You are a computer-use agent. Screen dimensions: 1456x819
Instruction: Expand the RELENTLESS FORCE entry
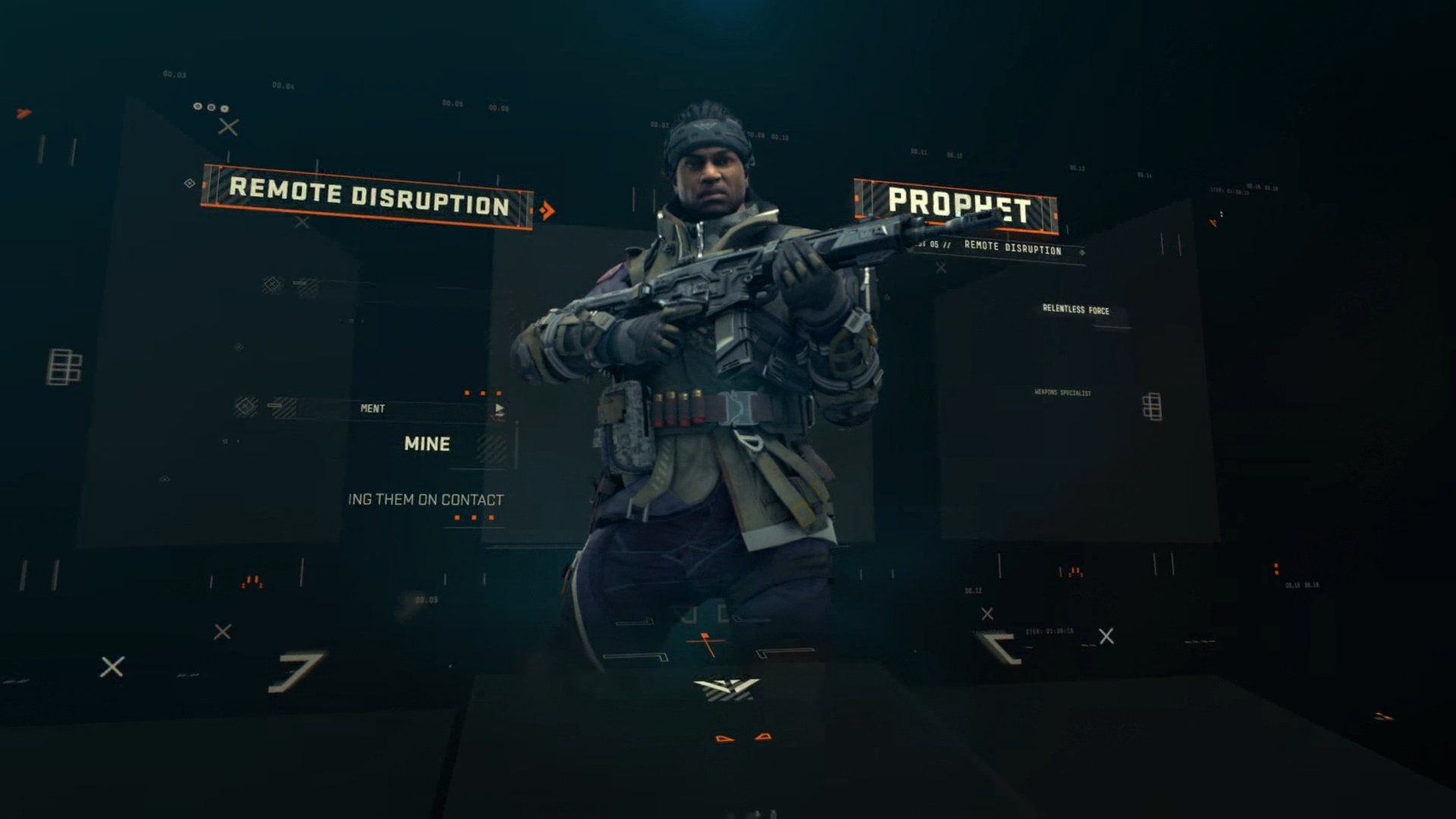tap(1078, 310)
